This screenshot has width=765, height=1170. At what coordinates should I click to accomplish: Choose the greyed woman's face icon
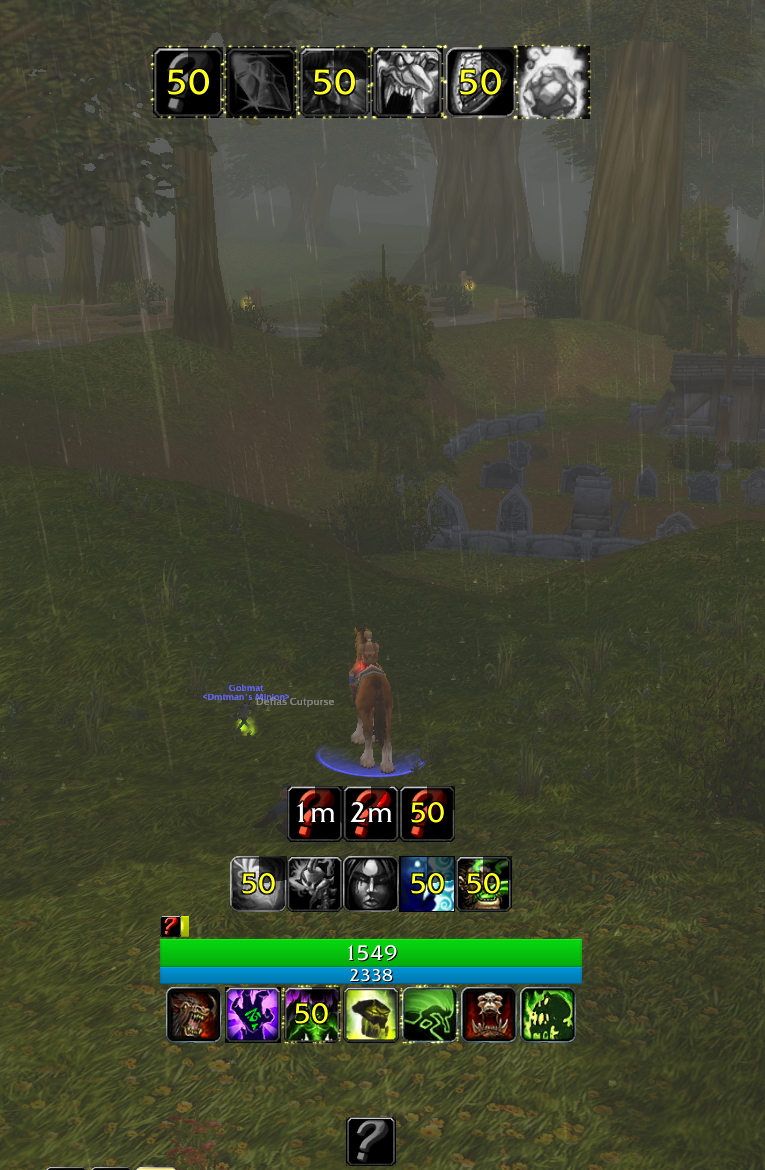pyautogui.click(x=371, y=883)
